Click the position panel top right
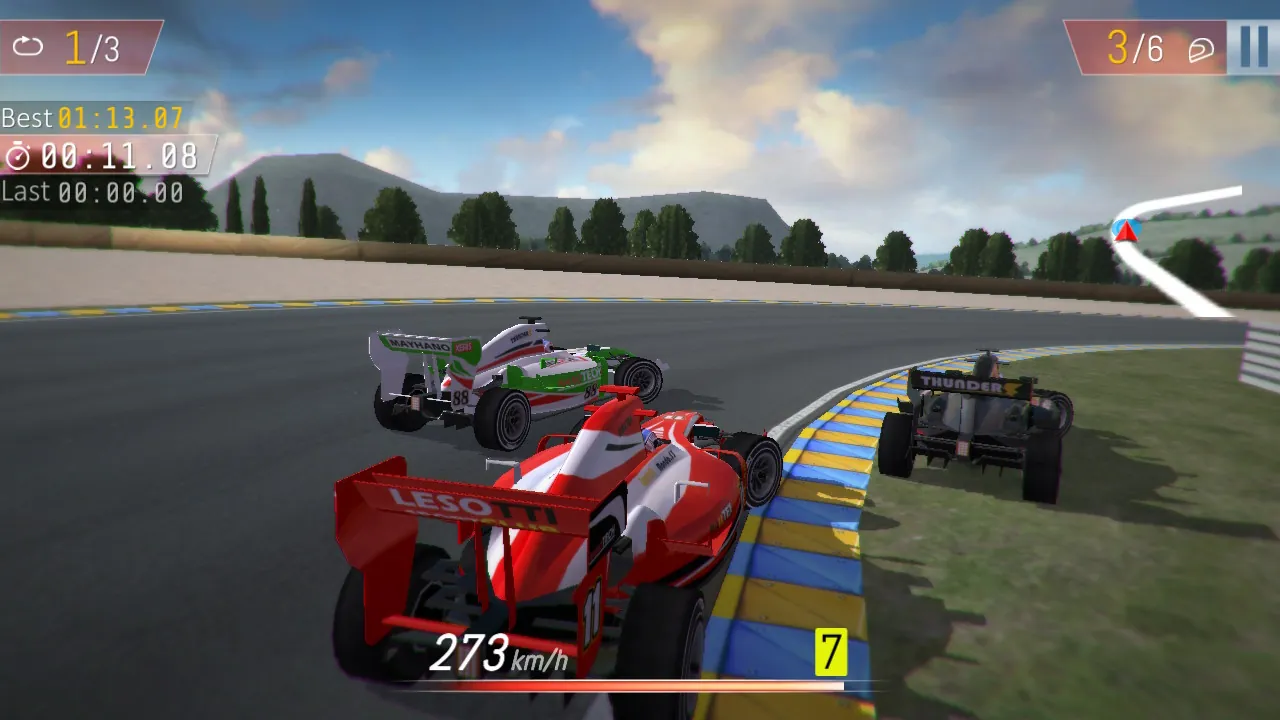This screenshot has height=720, width=1280. [x=1145, y=45]
